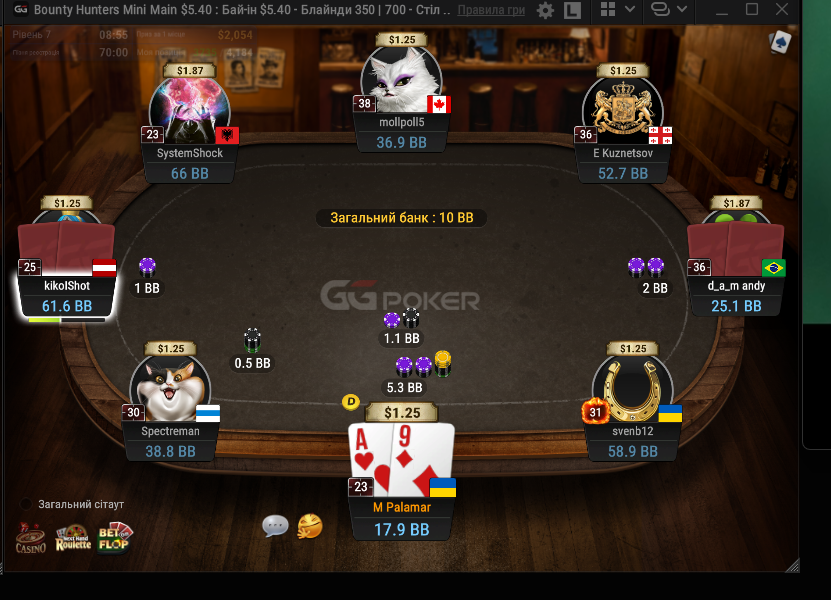Viewport: 831px width, 600px height.
Task: Select svenb12's horseshoe avatar
Action: (x=632, y=390)
